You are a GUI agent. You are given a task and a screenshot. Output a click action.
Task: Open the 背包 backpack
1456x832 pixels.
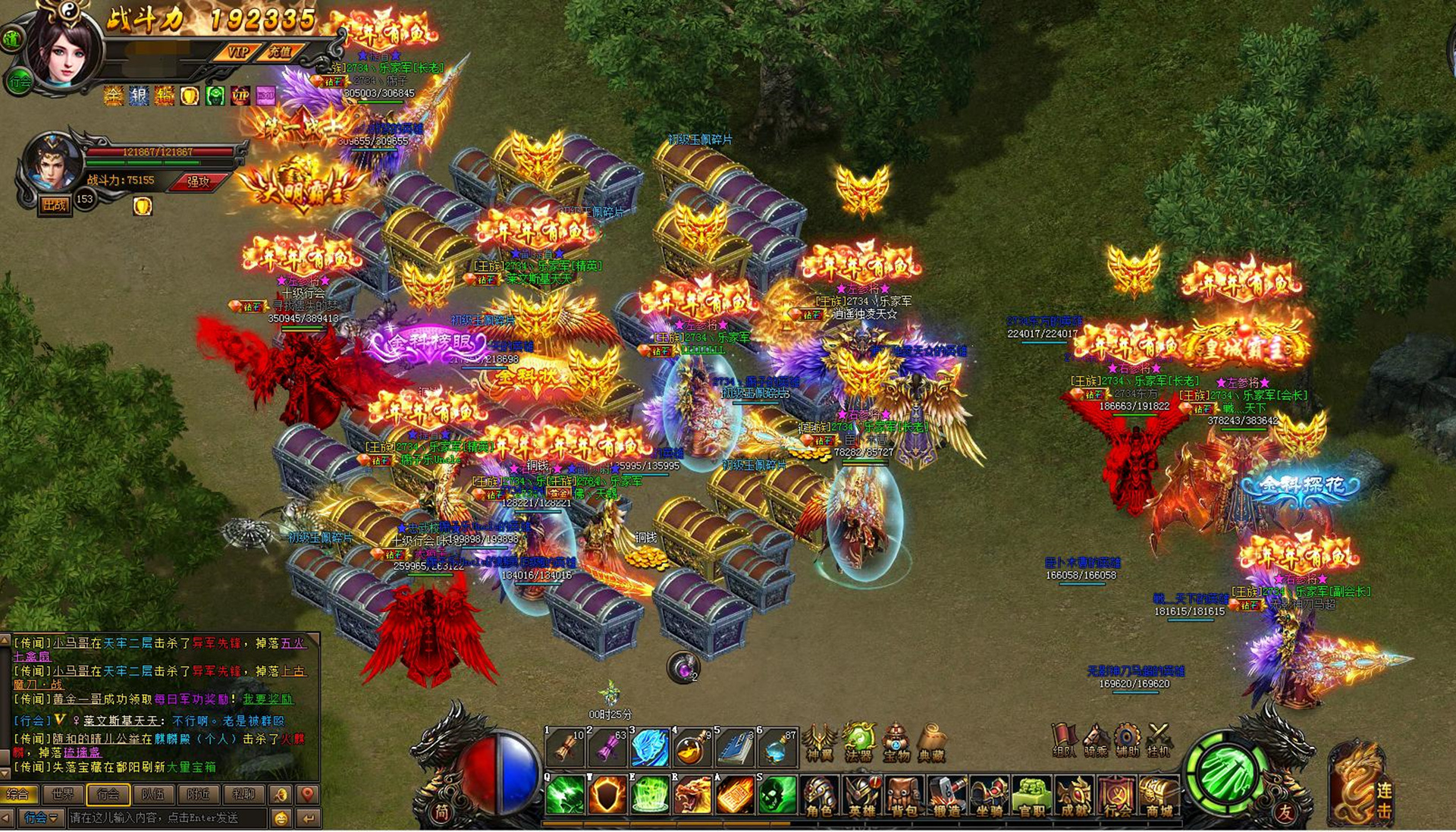coord(903,797)
